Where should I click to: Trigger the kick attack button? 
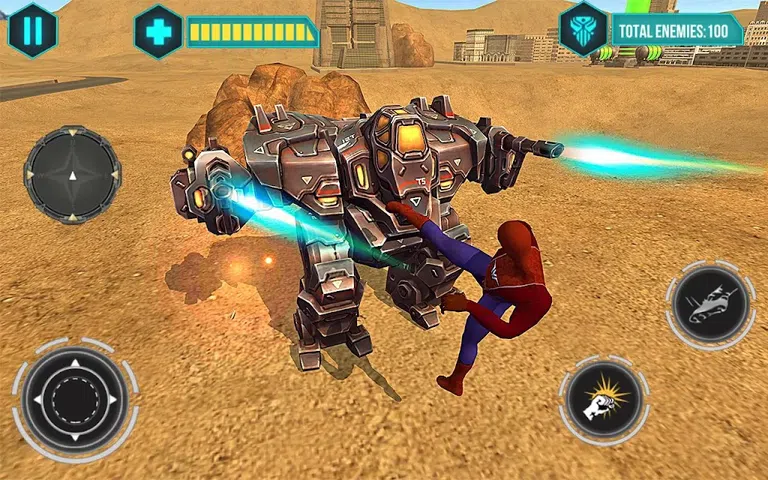coord(710,304)
